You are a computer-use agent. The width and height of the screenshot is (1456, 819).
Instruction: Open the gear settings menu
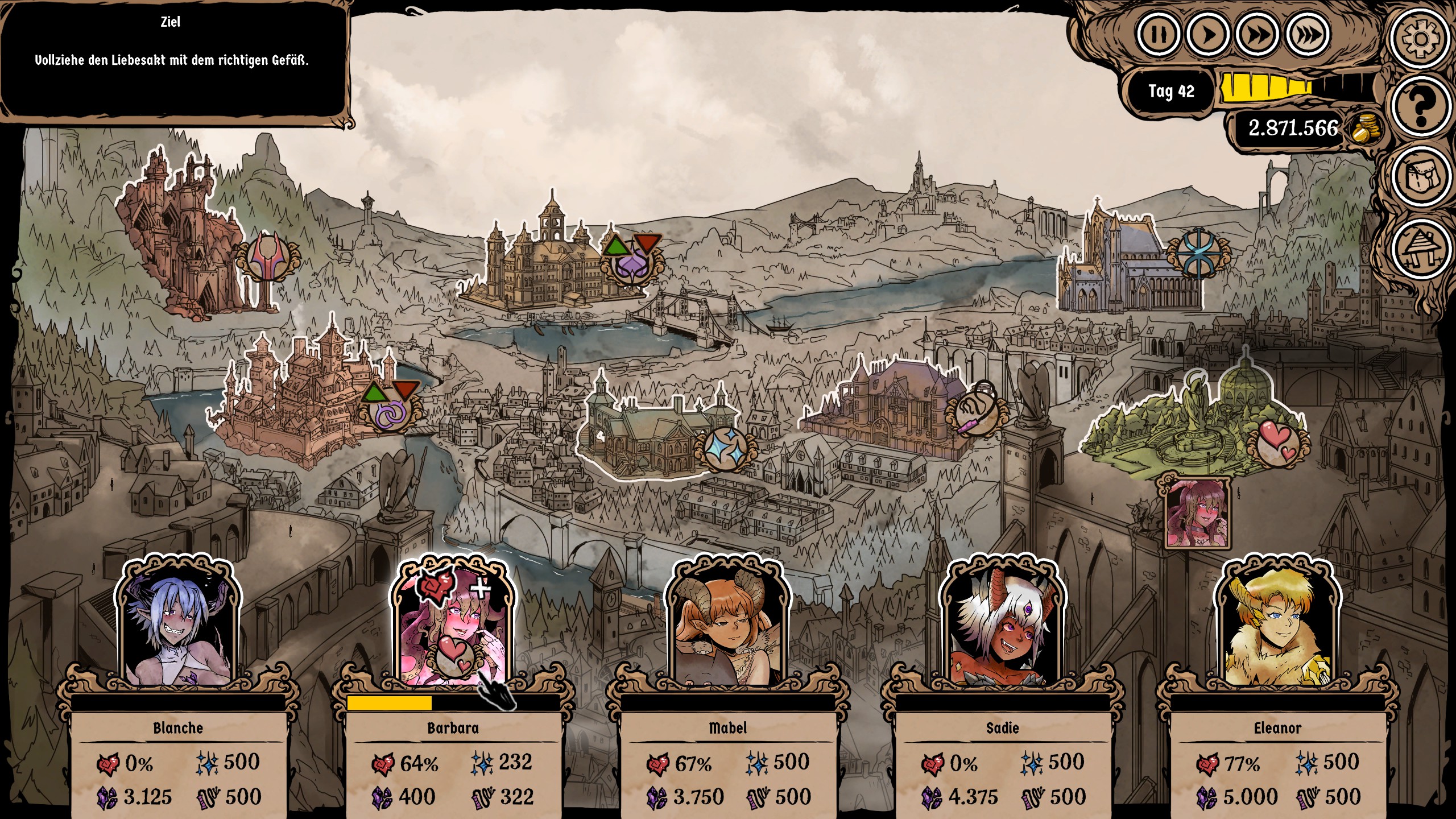point(1420,39)
